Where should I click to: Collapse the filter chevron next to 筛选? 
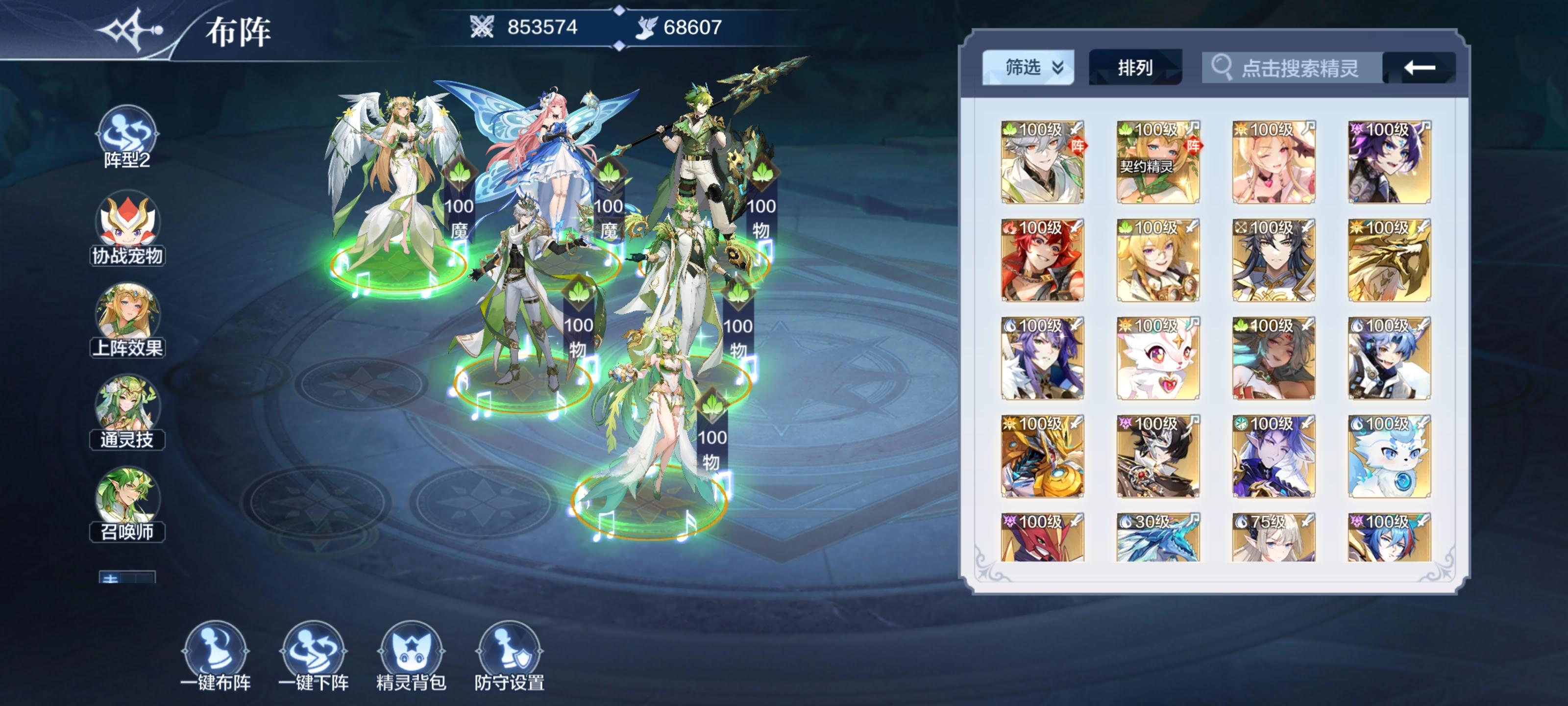point(1057,68)
